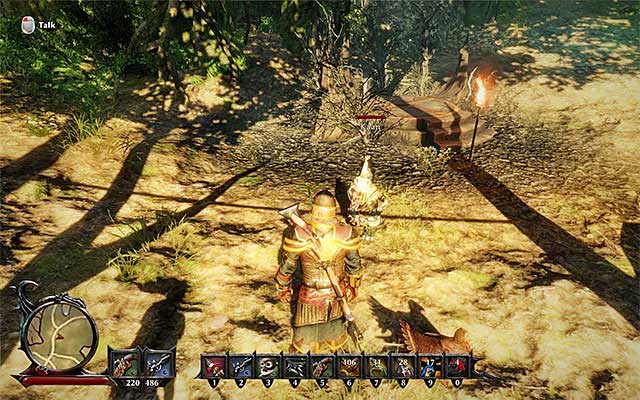Select the weapon slot showing 220

[125, 364]
